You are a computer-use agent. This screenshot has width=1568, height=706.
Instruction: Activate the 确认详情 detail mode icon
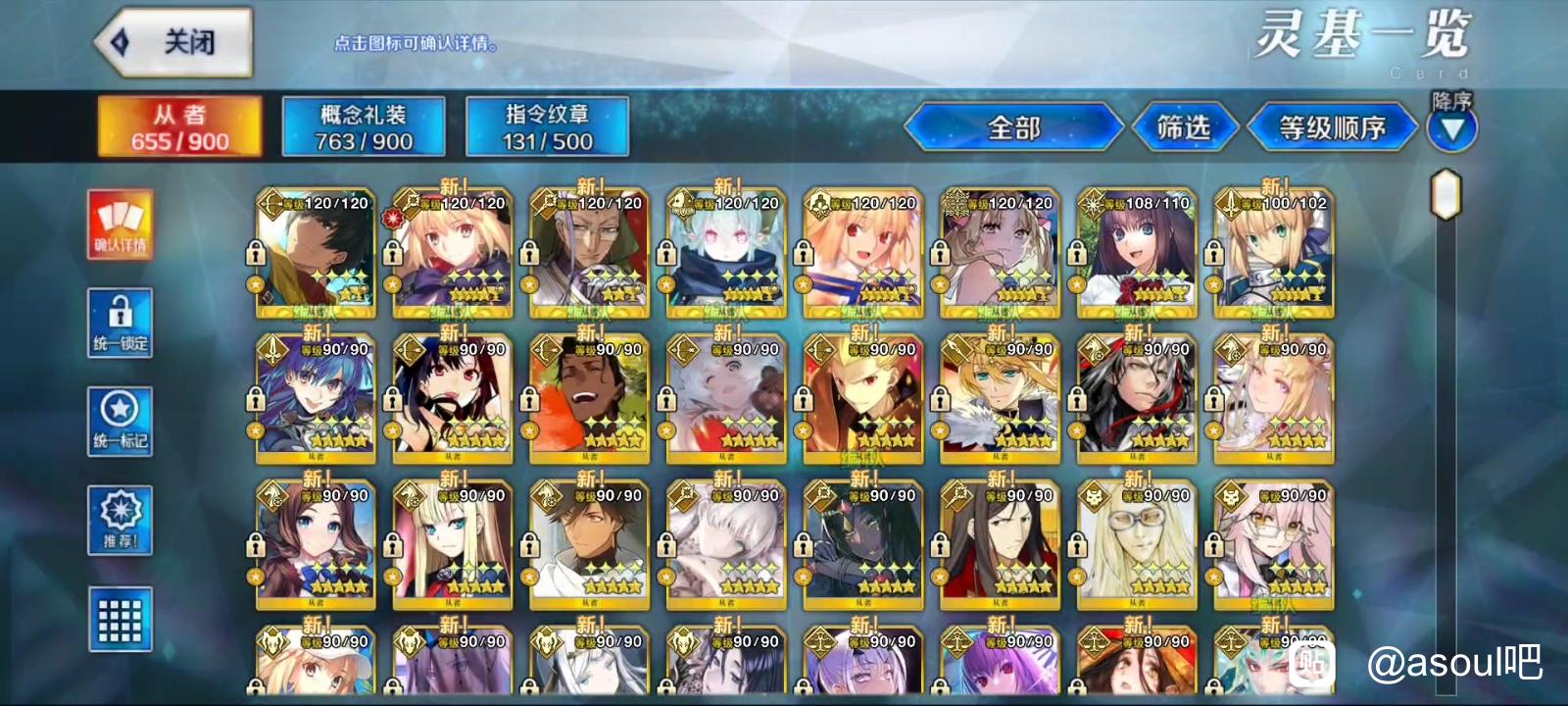121,225
